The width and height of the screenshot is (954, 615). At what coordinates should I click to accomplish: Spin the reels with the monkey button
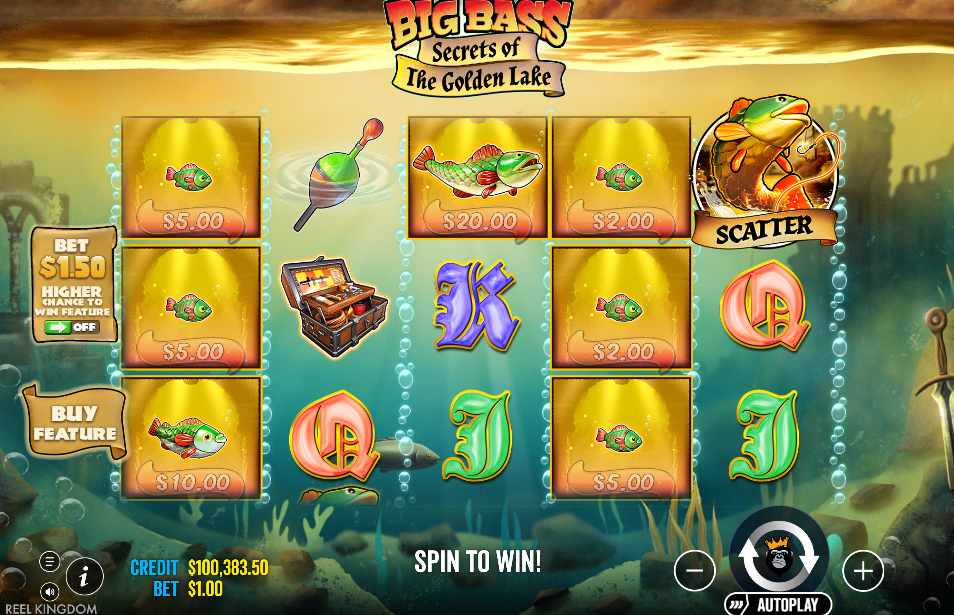coord(779,555)
